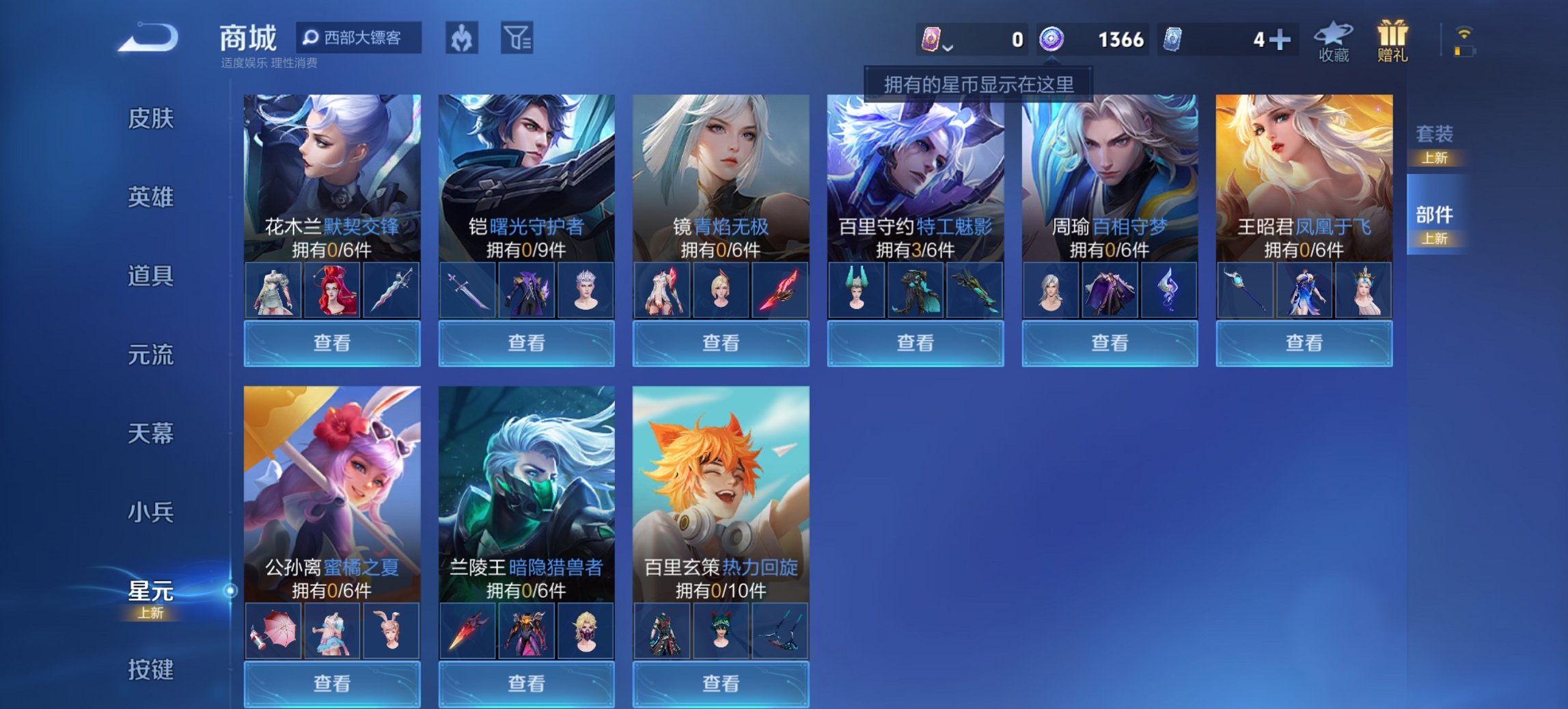Click the search bar showing 西部大镖客

pos(359,39)
